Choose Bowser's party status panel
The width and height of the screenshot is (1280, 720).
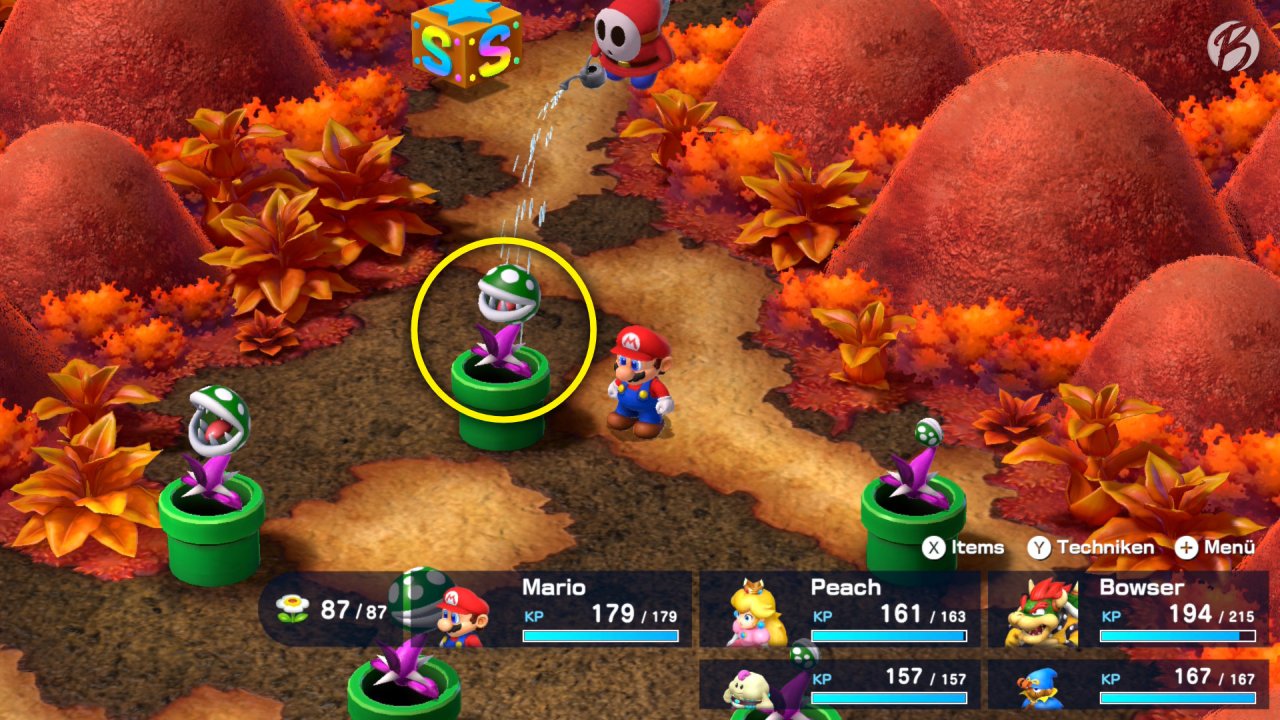click(1128, 609)
